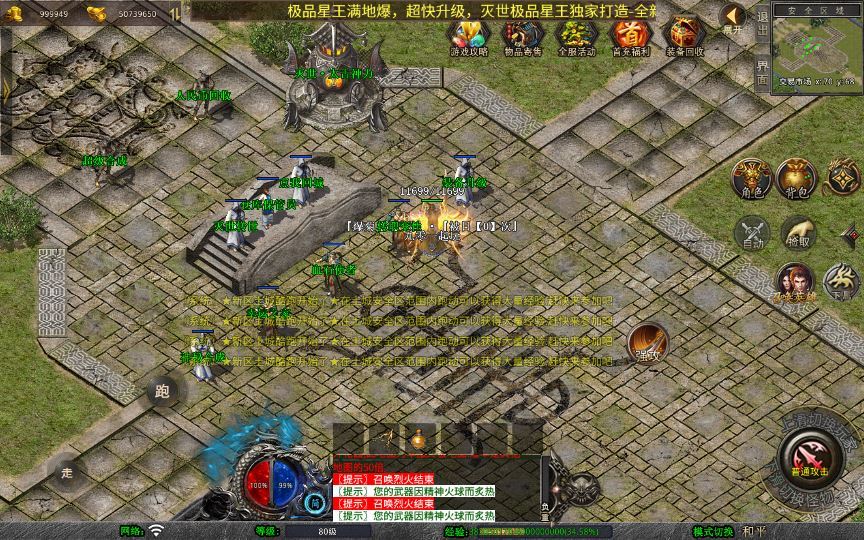Switch movement to 走 walk mode
Image resolution: width=864 pixels, height=540 pixels.
click(67, 470)
